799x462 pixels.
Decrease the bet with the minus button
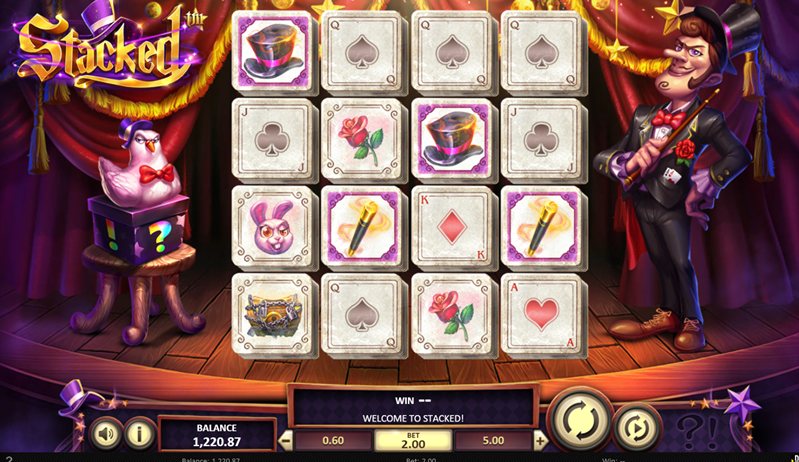point(286,440)
